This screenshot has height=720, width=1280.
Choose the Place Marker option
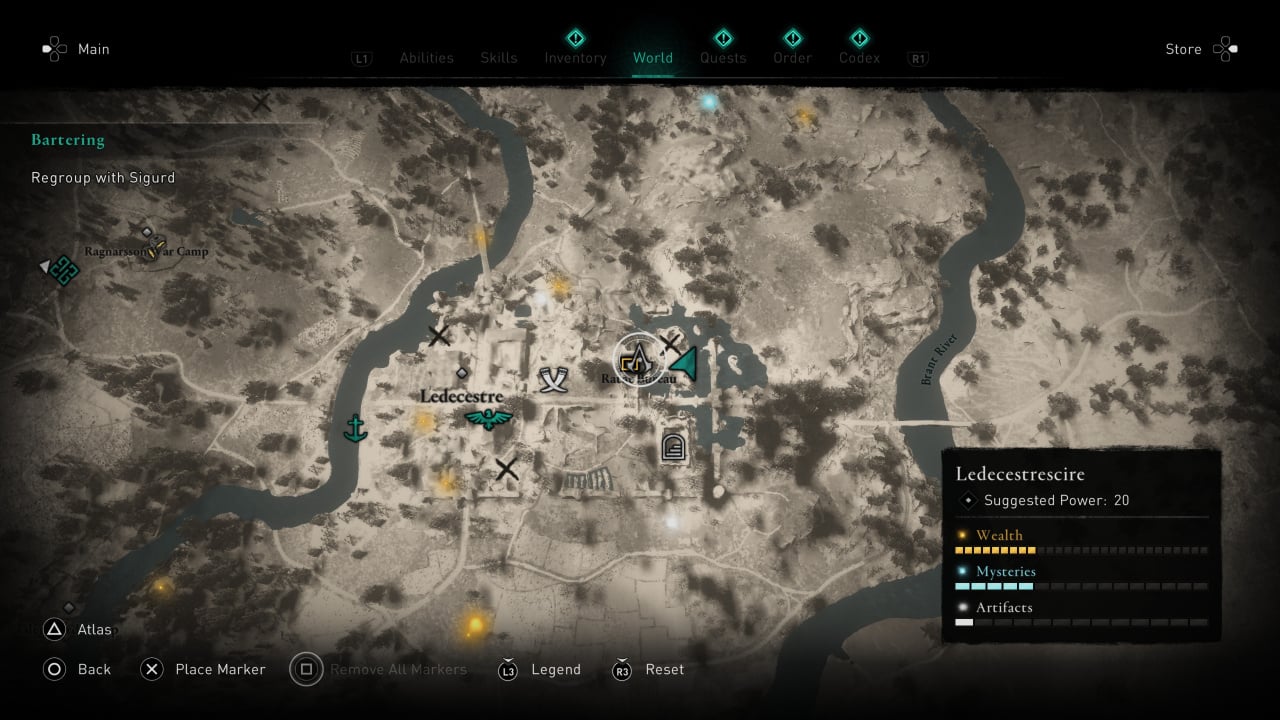coord(205,669)
